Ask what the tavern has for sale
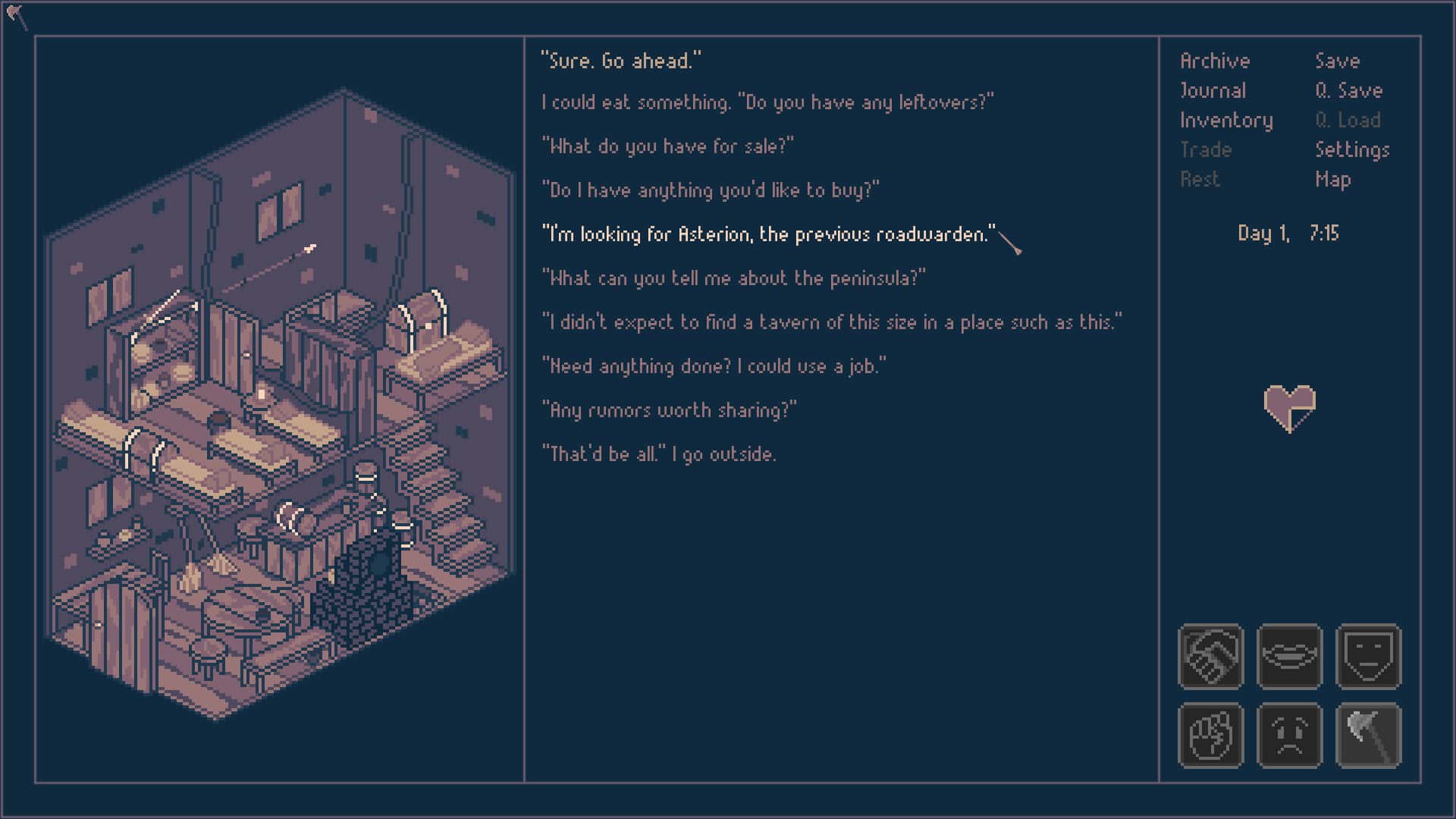The width and height of the screenshot is (1456, 819). coord(668,146)
